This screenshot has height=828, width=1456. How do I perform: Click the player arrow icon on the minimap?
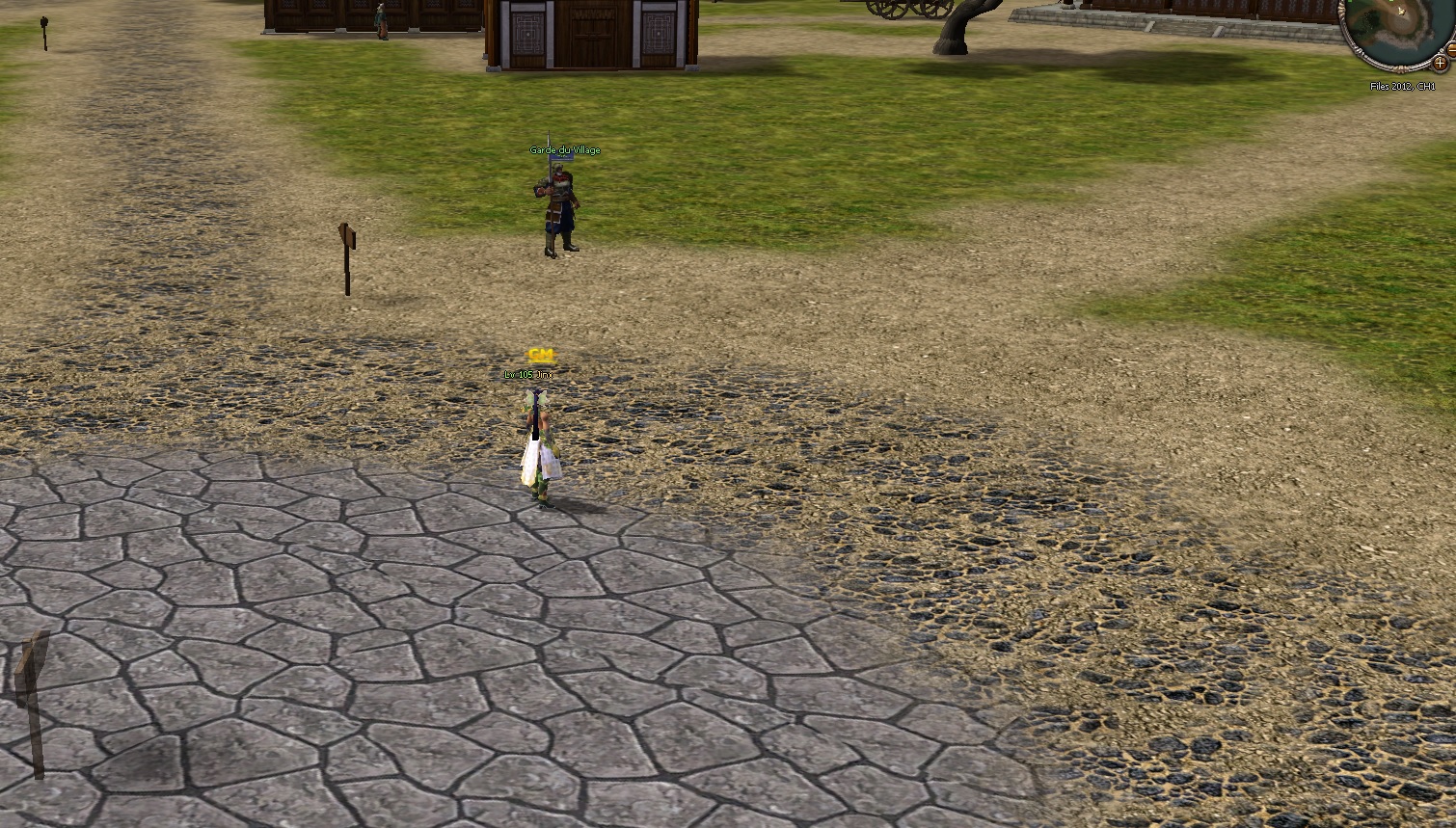[x=1401, y=12]
